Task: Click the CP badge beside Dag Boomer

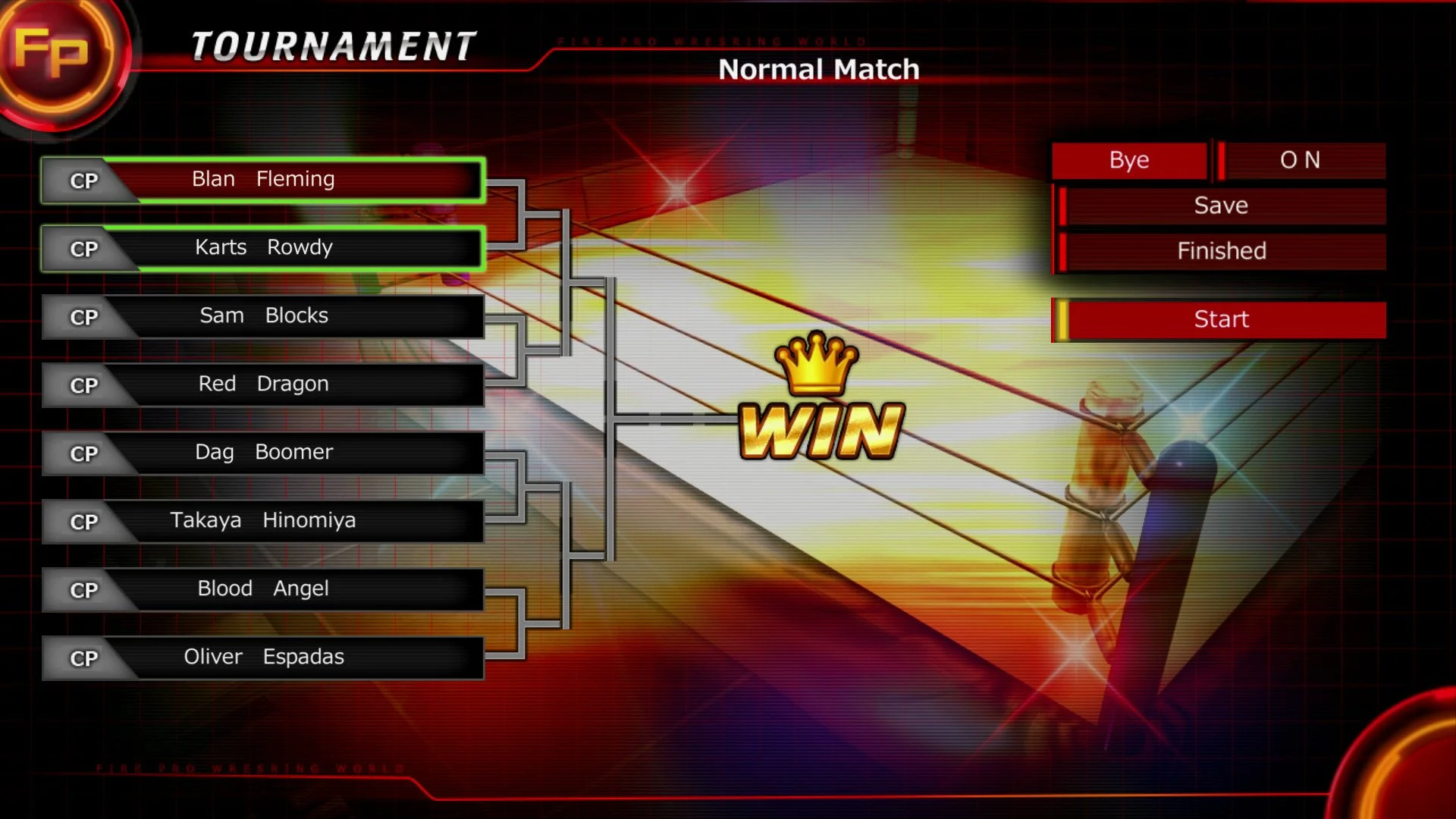Action: (x=83, y=453)
